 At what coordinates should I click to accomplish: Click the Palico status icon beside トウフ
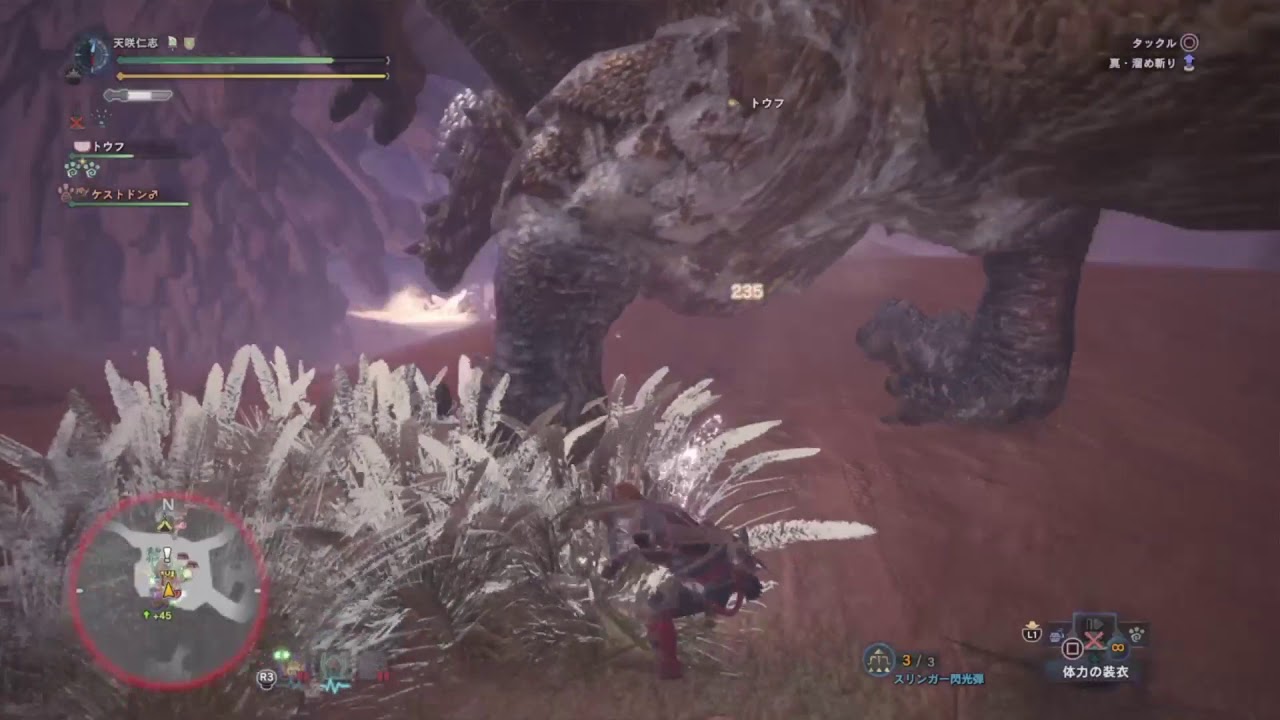[83, 146]
